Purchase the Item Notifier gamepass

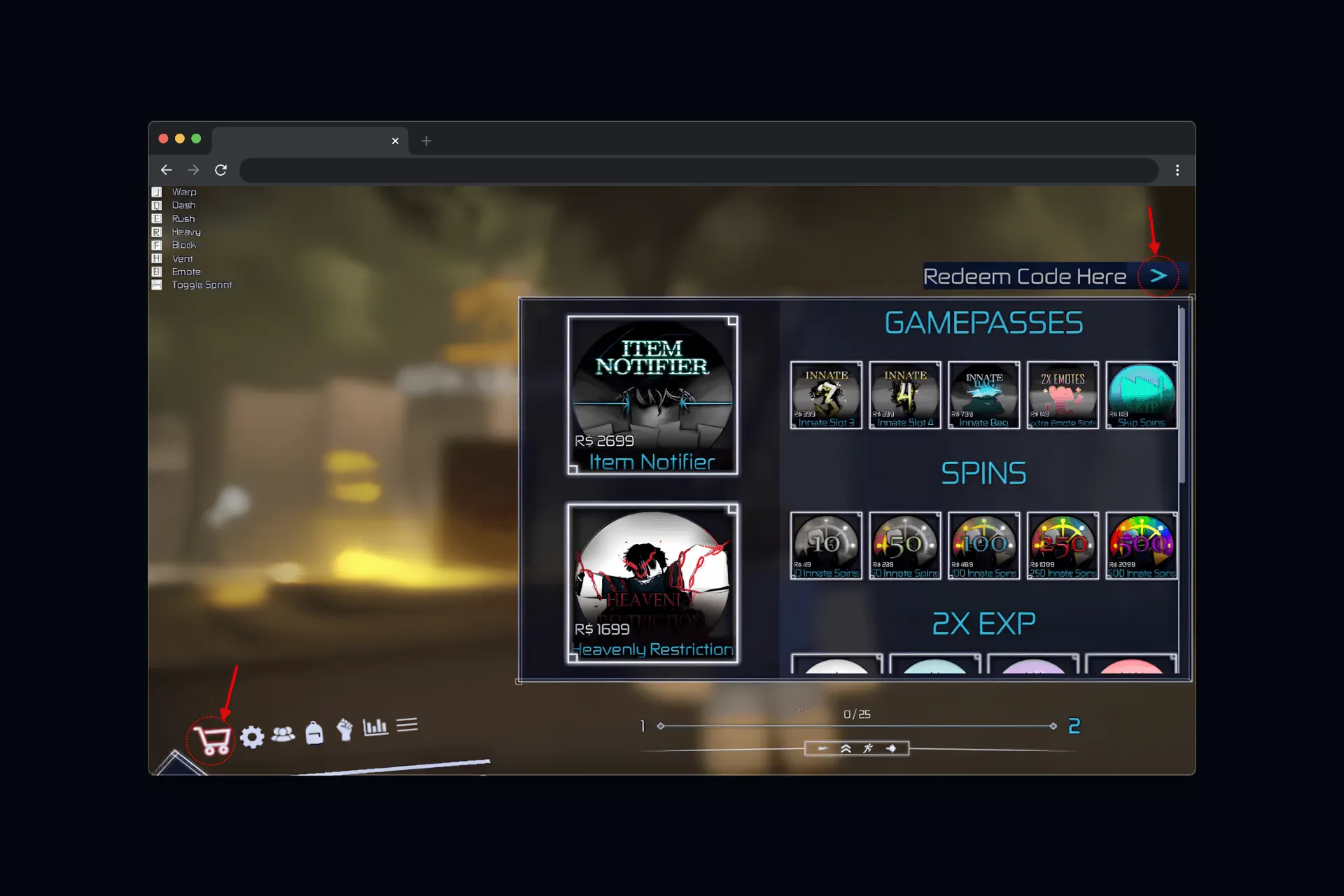(652, 394)
